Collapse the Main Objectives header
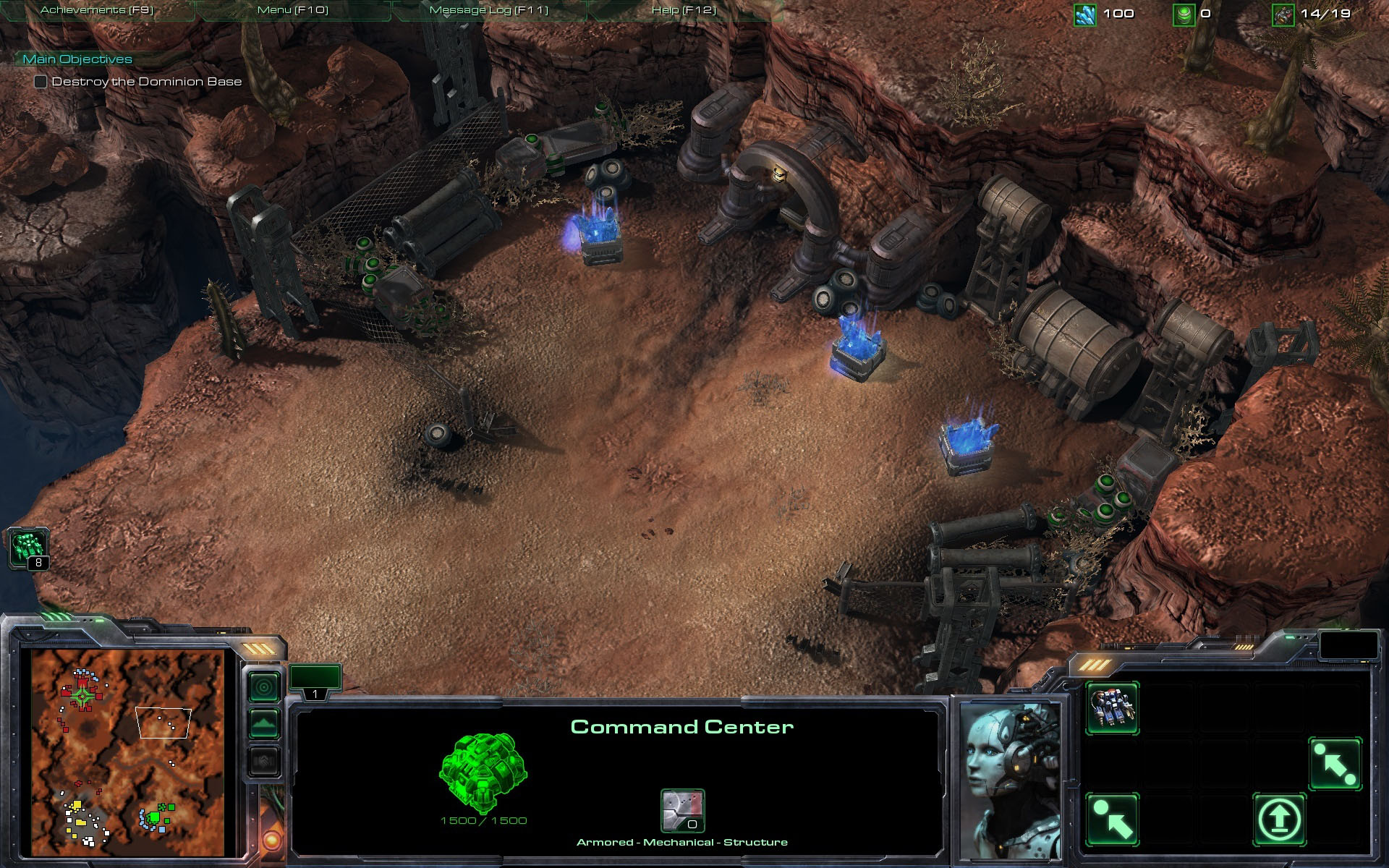Viewport: 1389px width, 868px height. tap(77, 59)
